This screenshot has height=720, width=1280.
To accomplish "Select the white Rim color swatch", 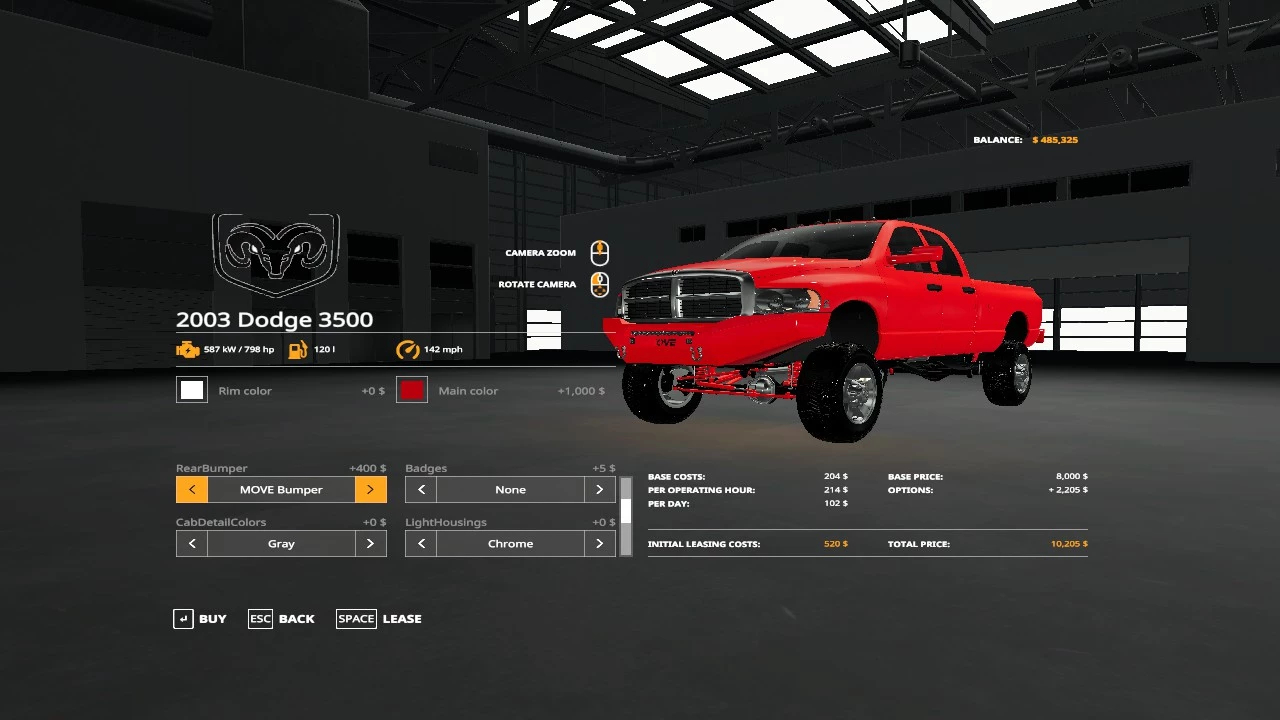I will point(192,390).
